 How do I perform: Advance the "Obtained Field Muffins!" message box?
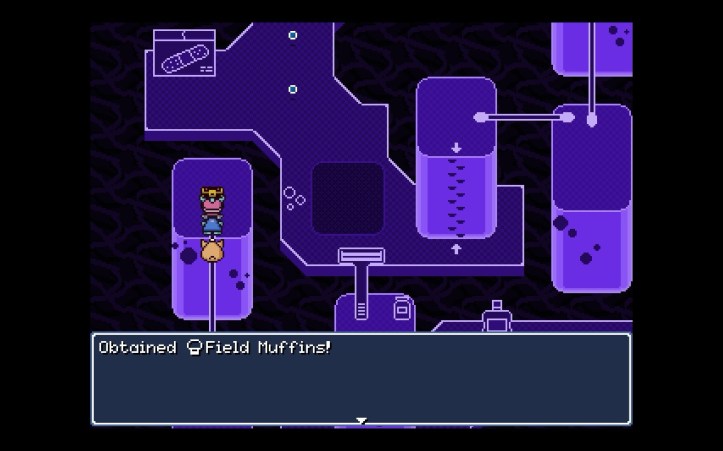coord(361,379)
